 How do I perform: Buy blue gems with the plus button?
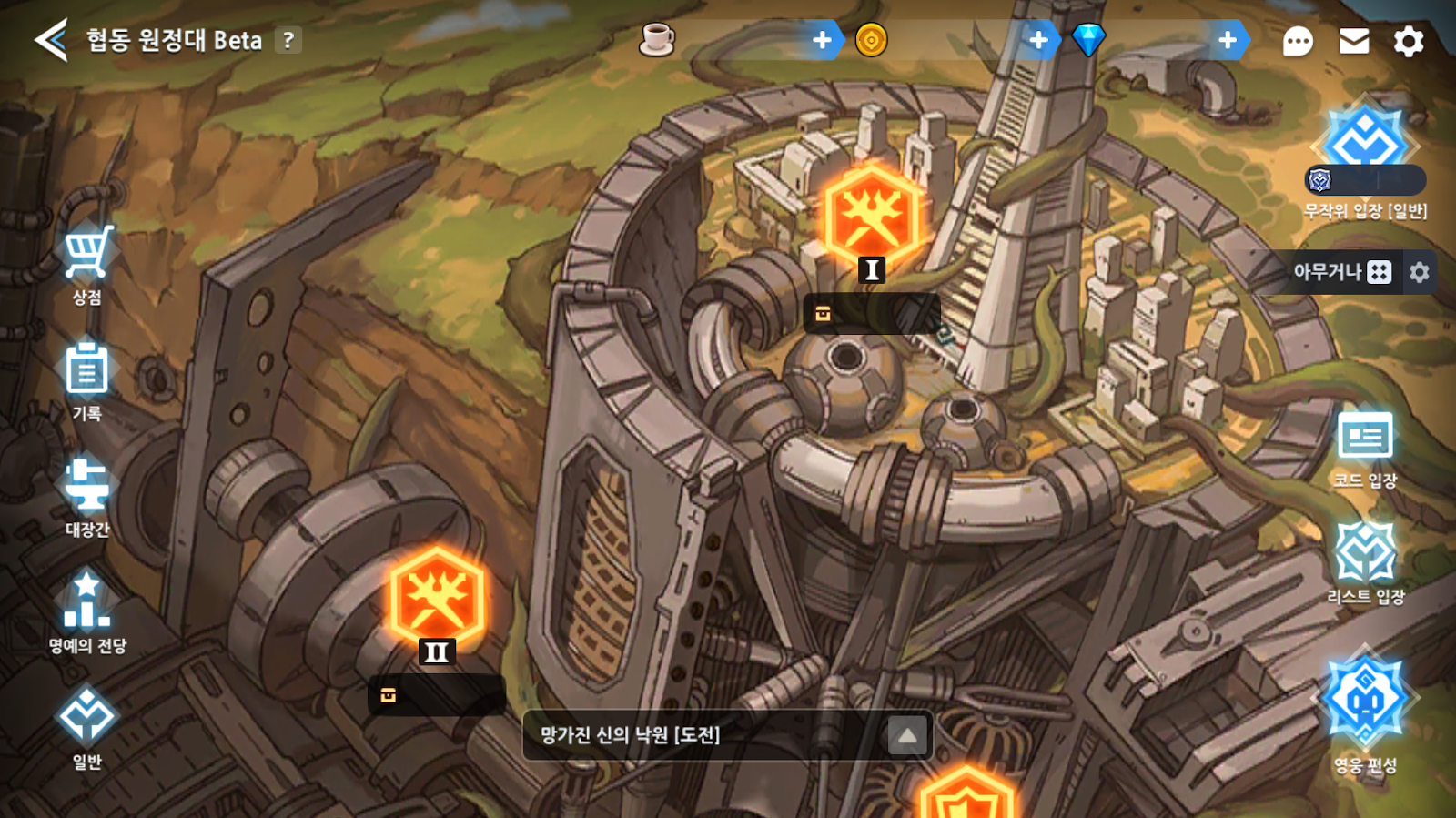click(1228, 40)
